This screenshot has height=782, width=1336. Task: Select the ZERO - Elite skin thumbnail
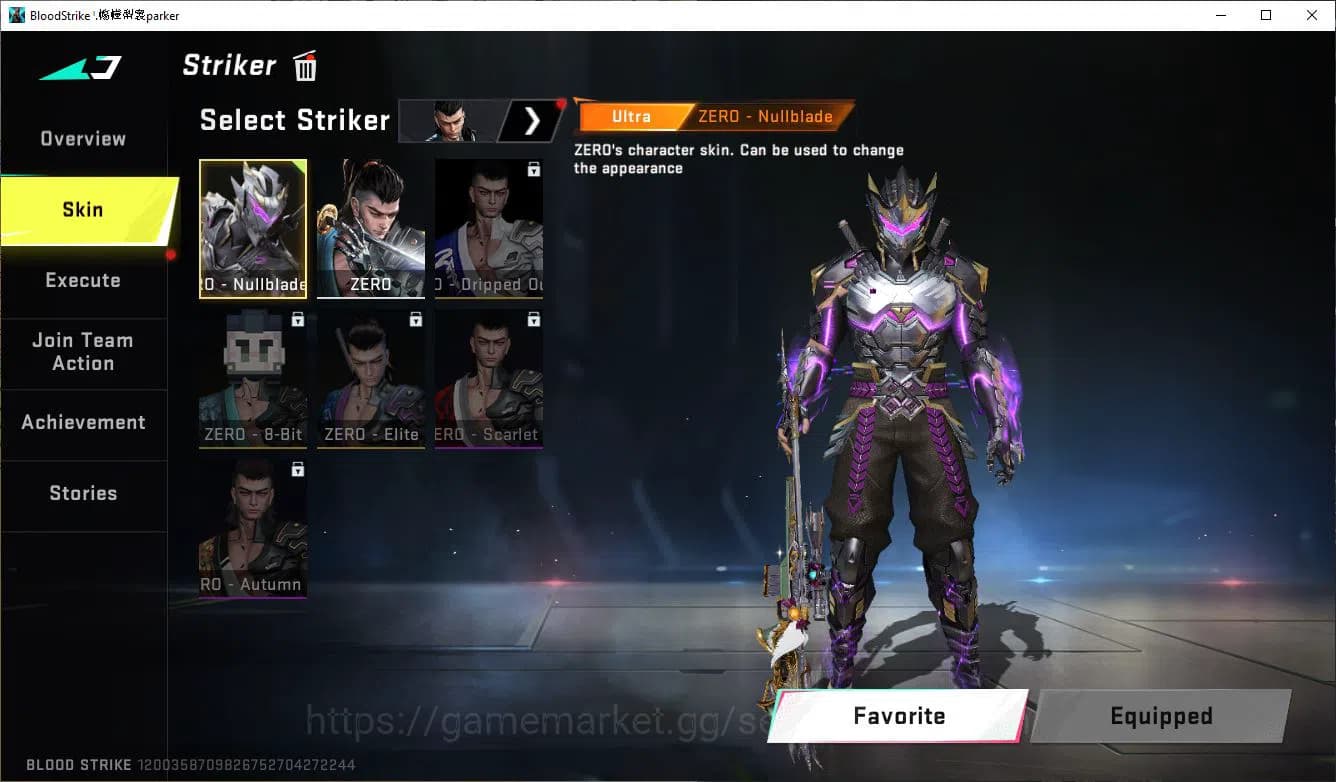[x=370, y=379]
